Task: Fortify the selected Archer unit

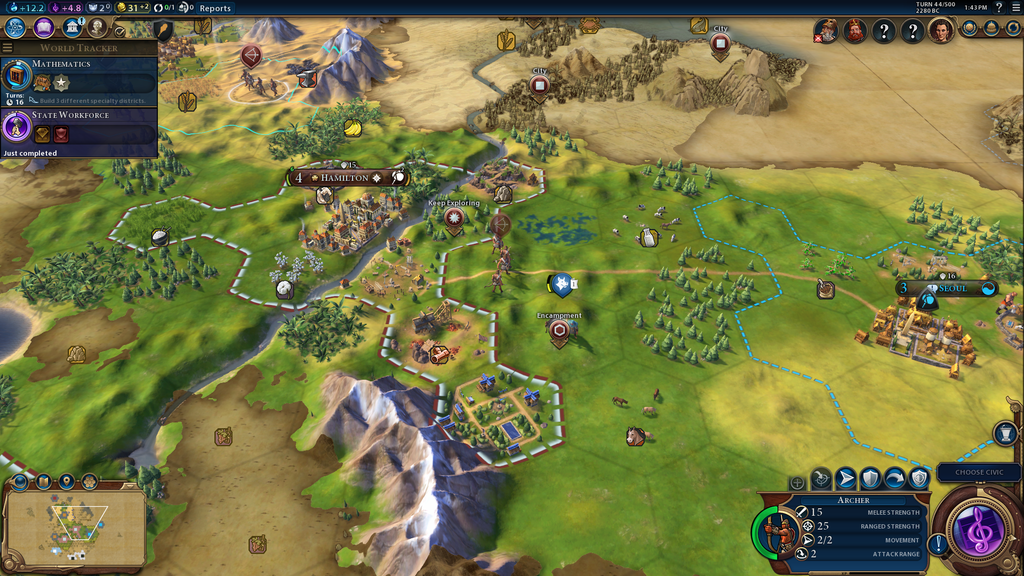Action: pyautogui.click(x=871, y=480)
